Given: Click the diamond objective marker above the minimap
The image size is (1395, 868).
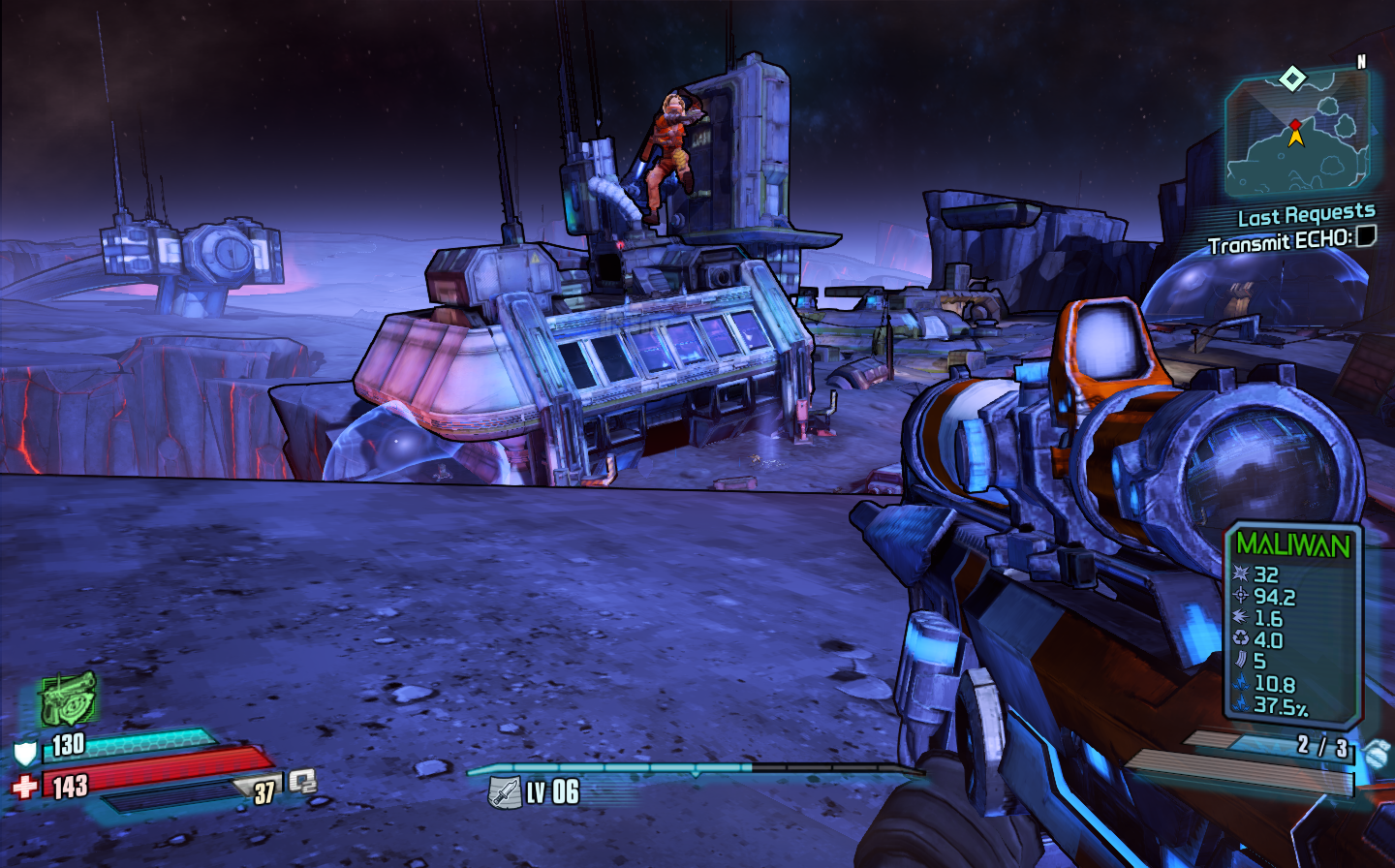Looking at the screenshot, I should [1292, 77].
